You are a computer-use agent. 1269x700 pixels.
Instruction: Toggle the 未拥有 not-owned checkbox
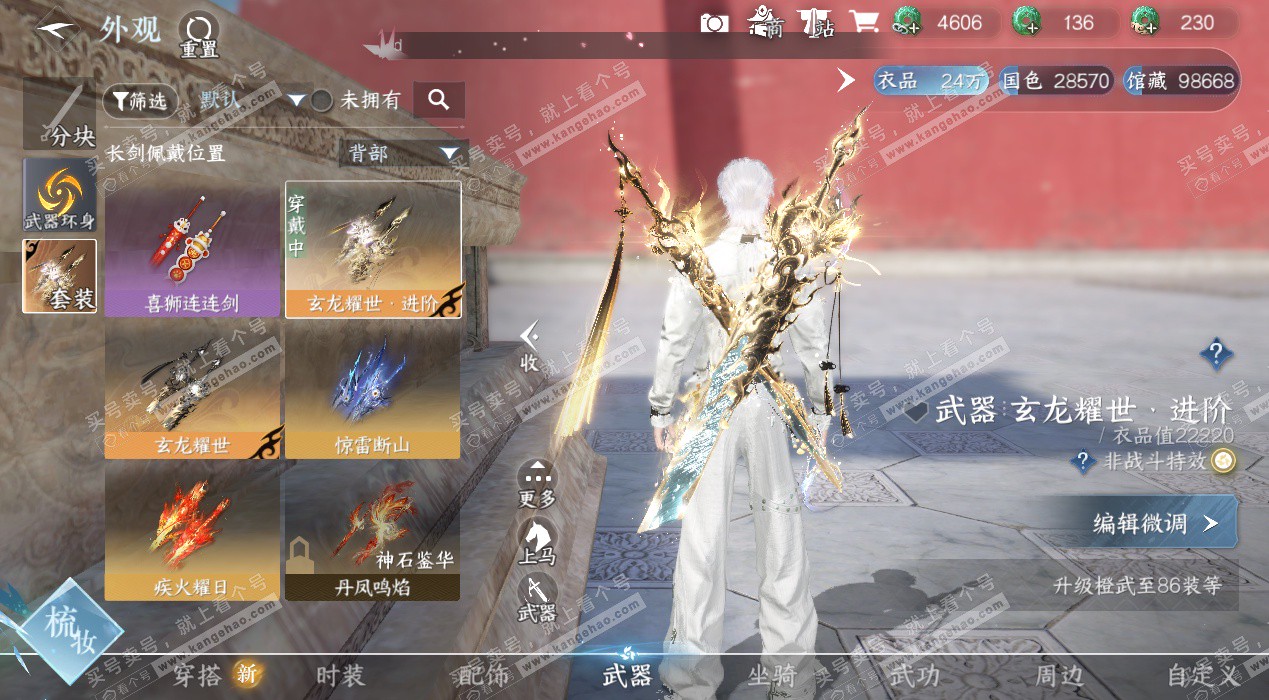(x=322, y=100)
